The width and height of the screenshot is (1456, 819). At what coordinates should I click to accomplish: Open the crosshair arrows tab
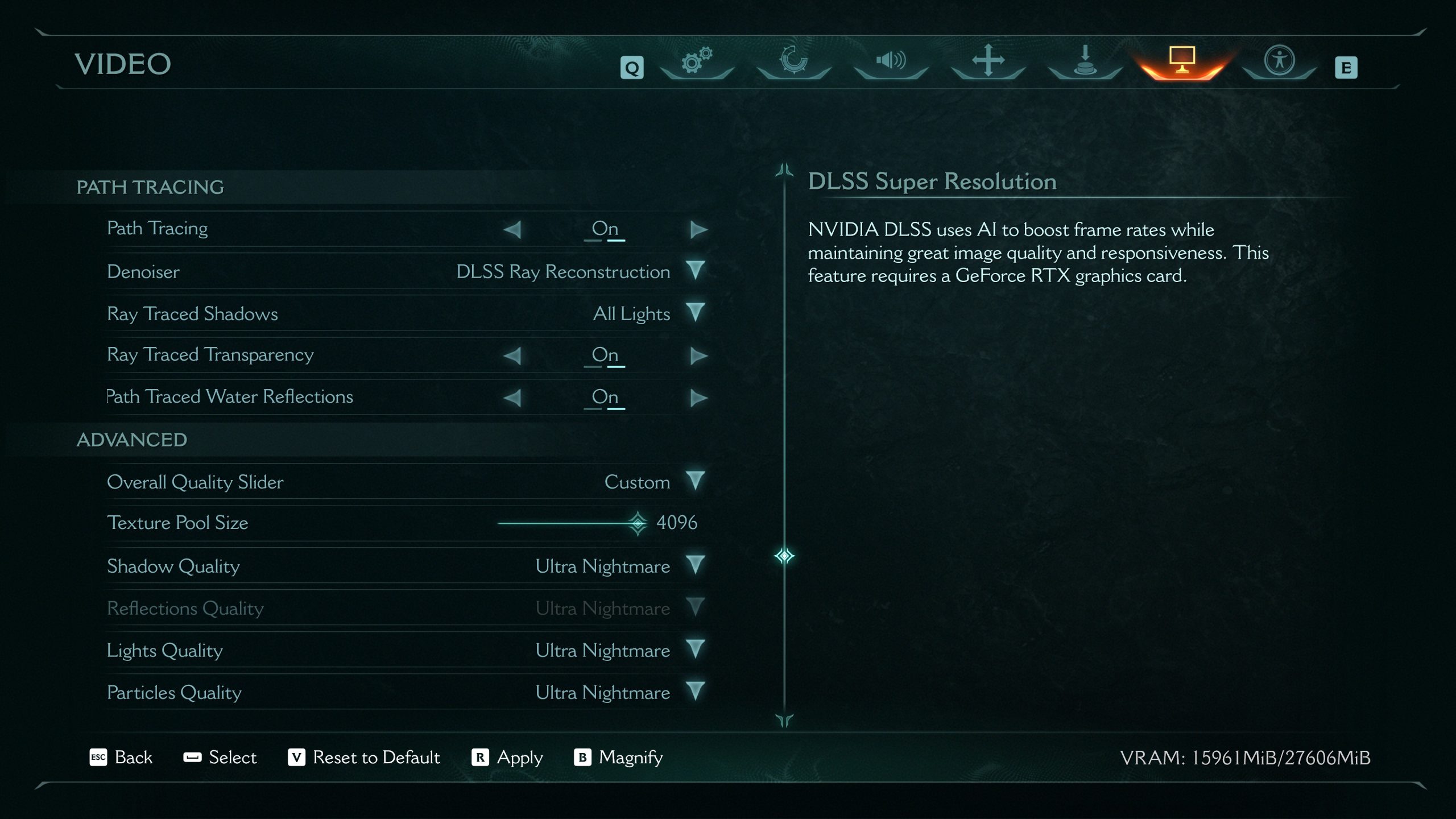[x=988, y=61]
